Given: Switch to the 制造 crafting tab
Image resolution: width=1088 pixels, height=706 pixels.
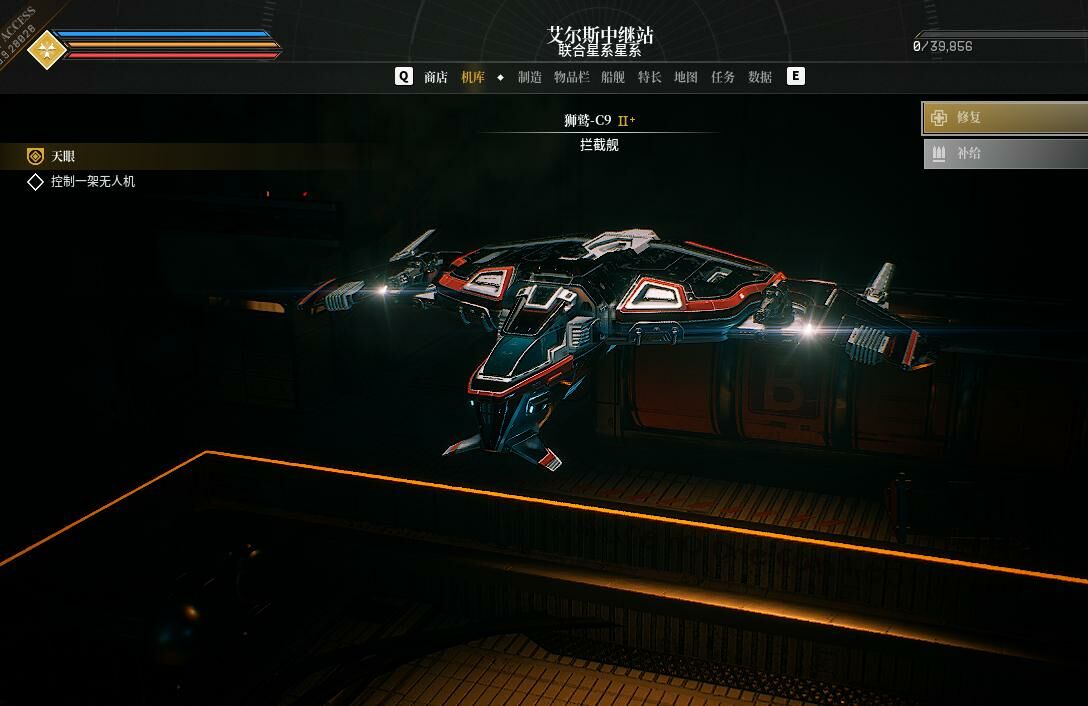Looking at the screenshot, I should pos(530,77).
